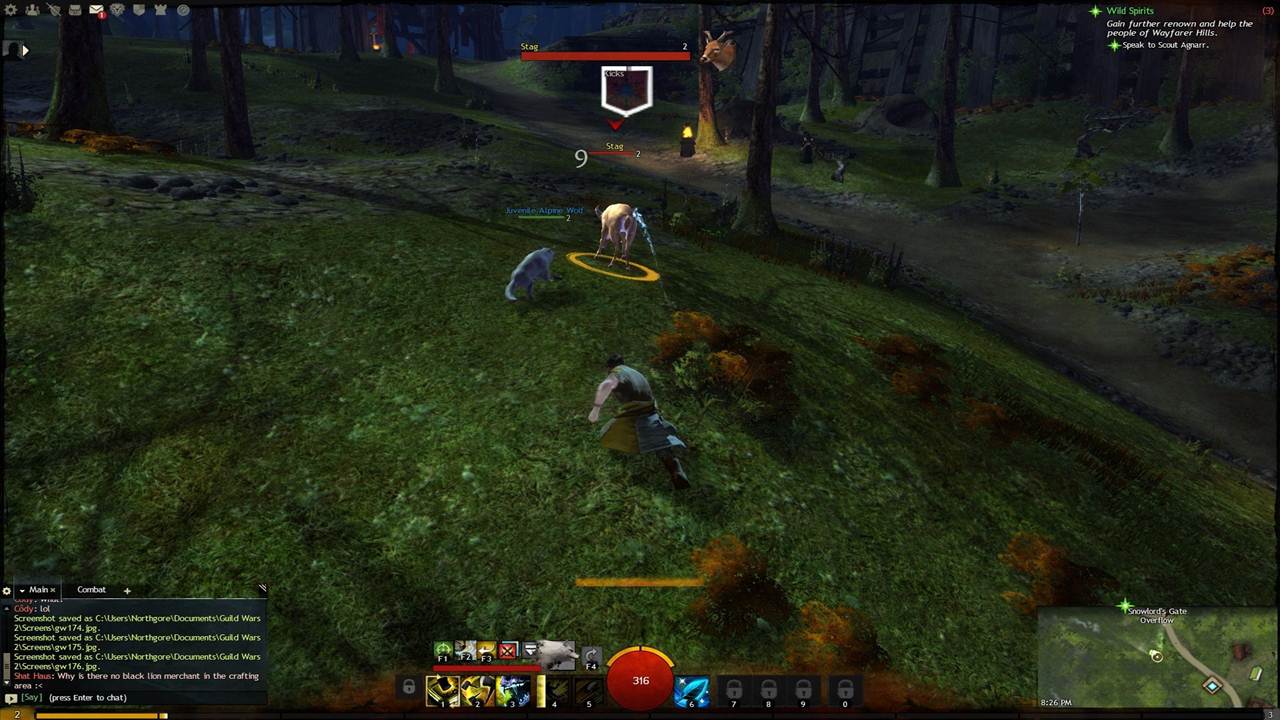Activate weapon skill in slot 1
1280x720 pixels.
(442, 690)
